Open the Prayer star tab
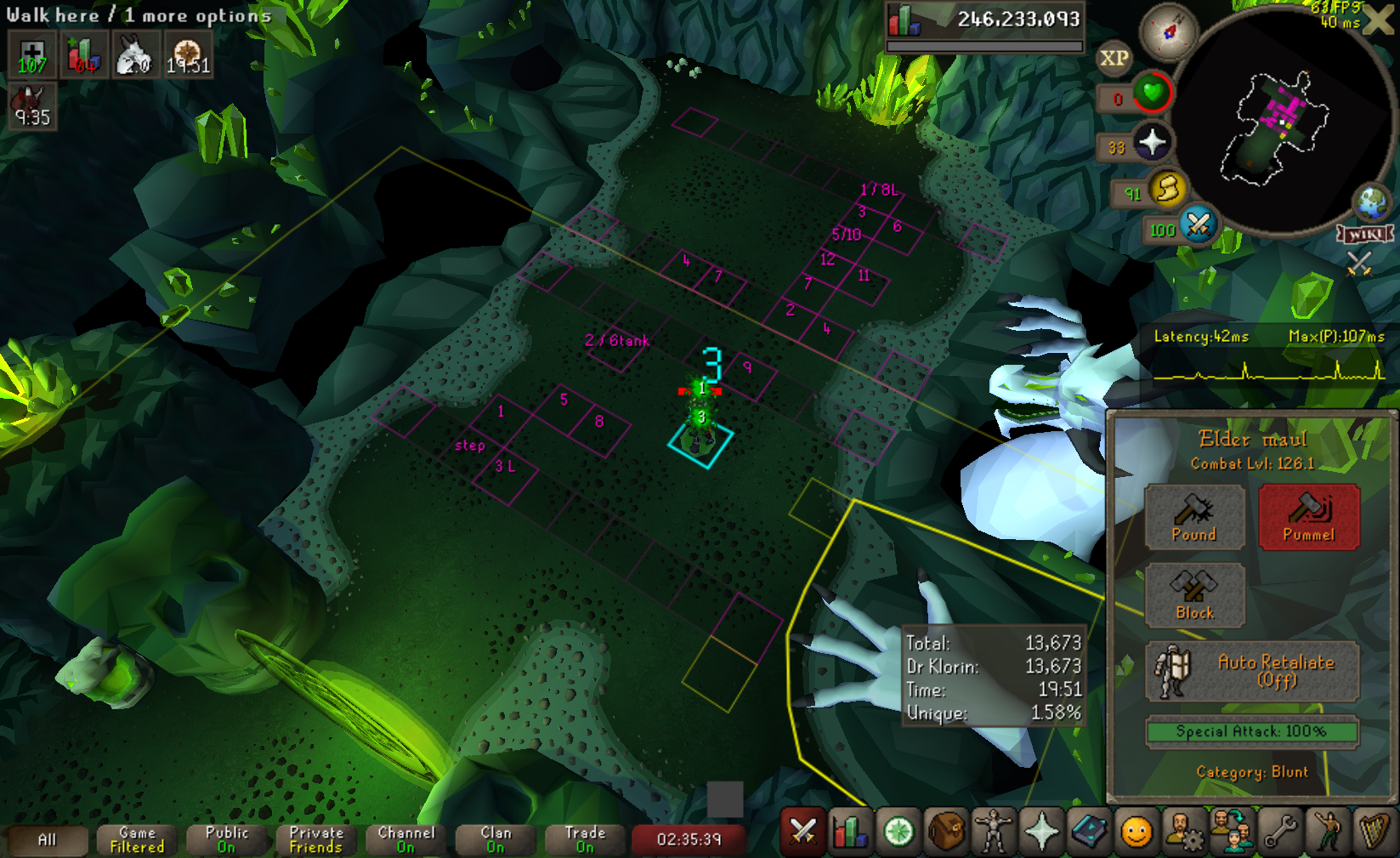 [x=1041, y=832]
